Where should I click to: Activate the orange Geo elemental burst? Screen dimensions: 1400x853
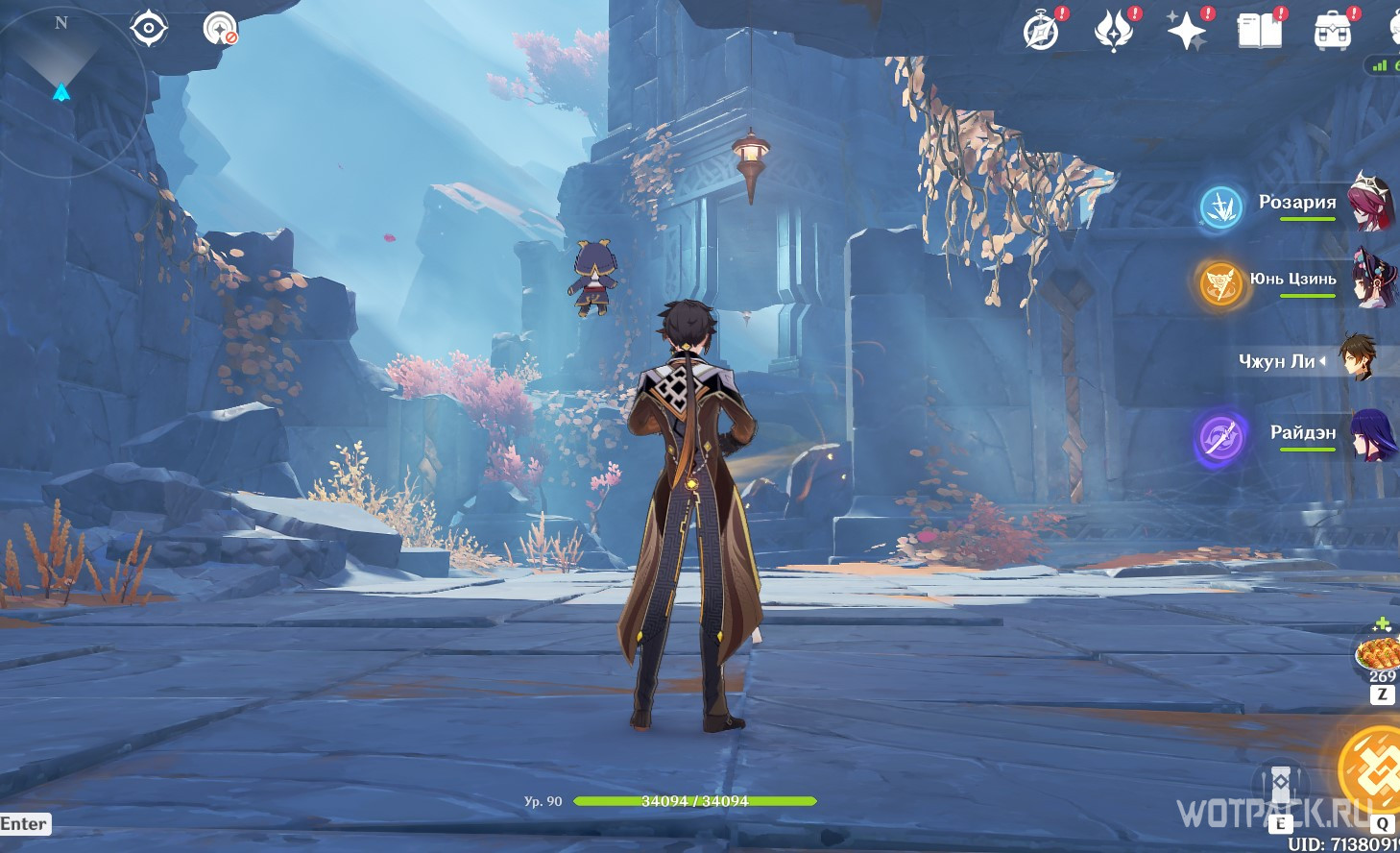(1372, 768)
